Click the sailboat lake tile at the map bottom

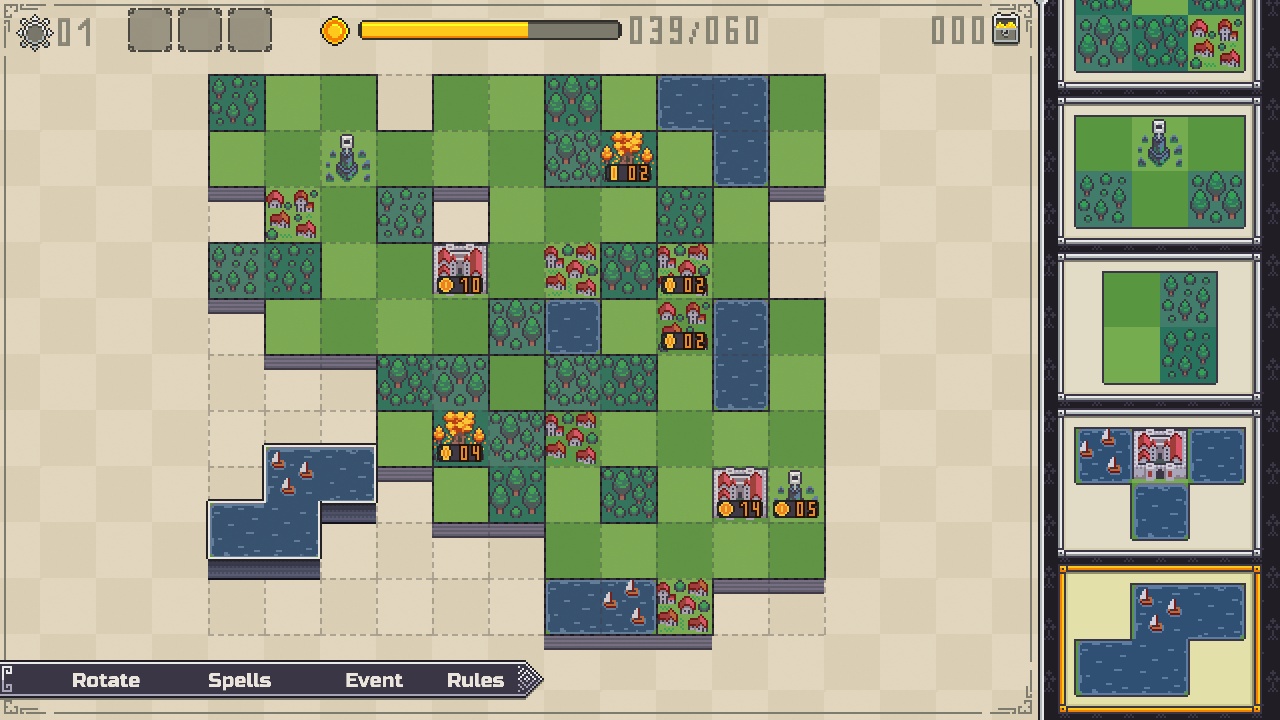[601, 603]
